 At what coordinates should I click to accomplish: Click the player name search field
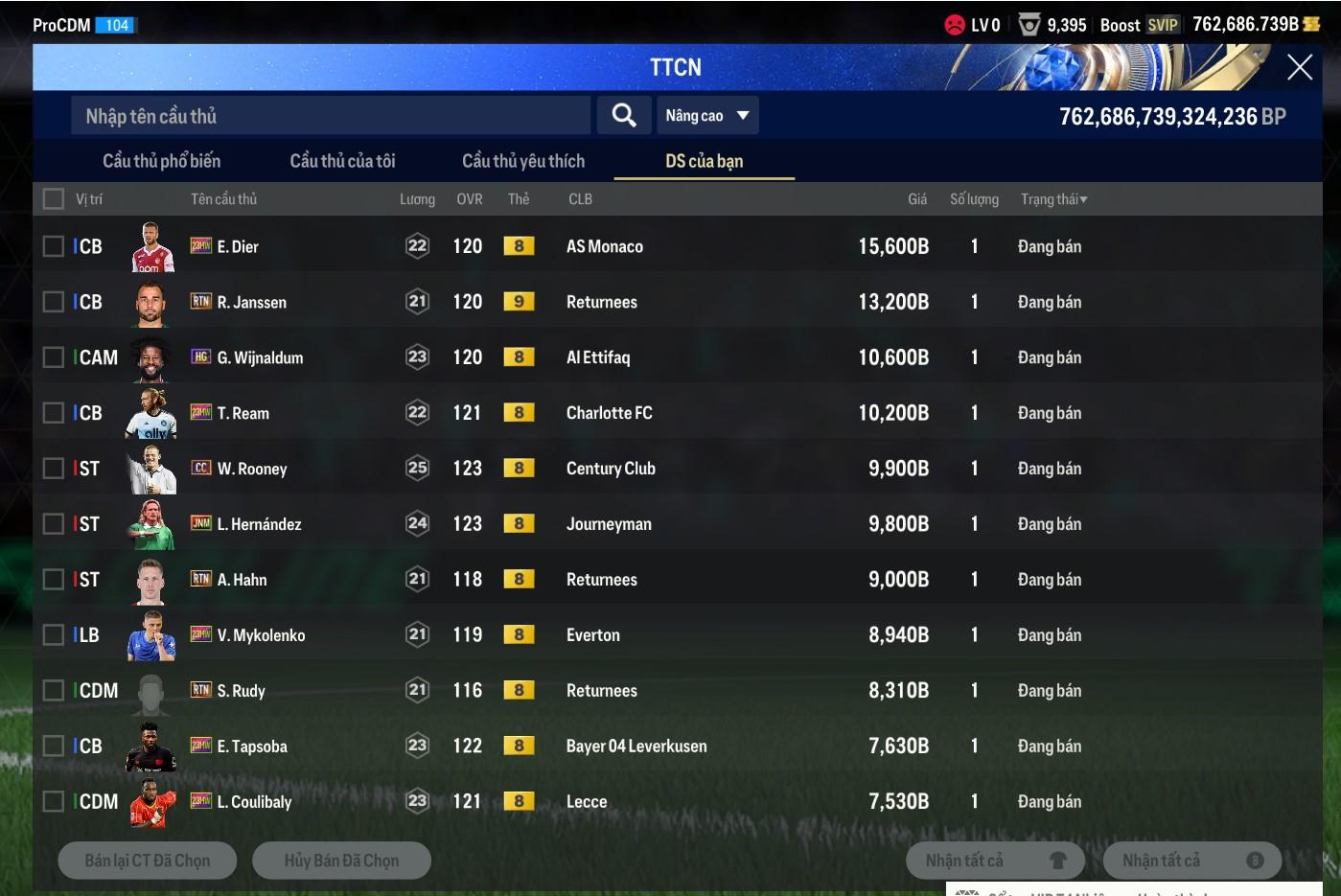(x=331, y=116)
